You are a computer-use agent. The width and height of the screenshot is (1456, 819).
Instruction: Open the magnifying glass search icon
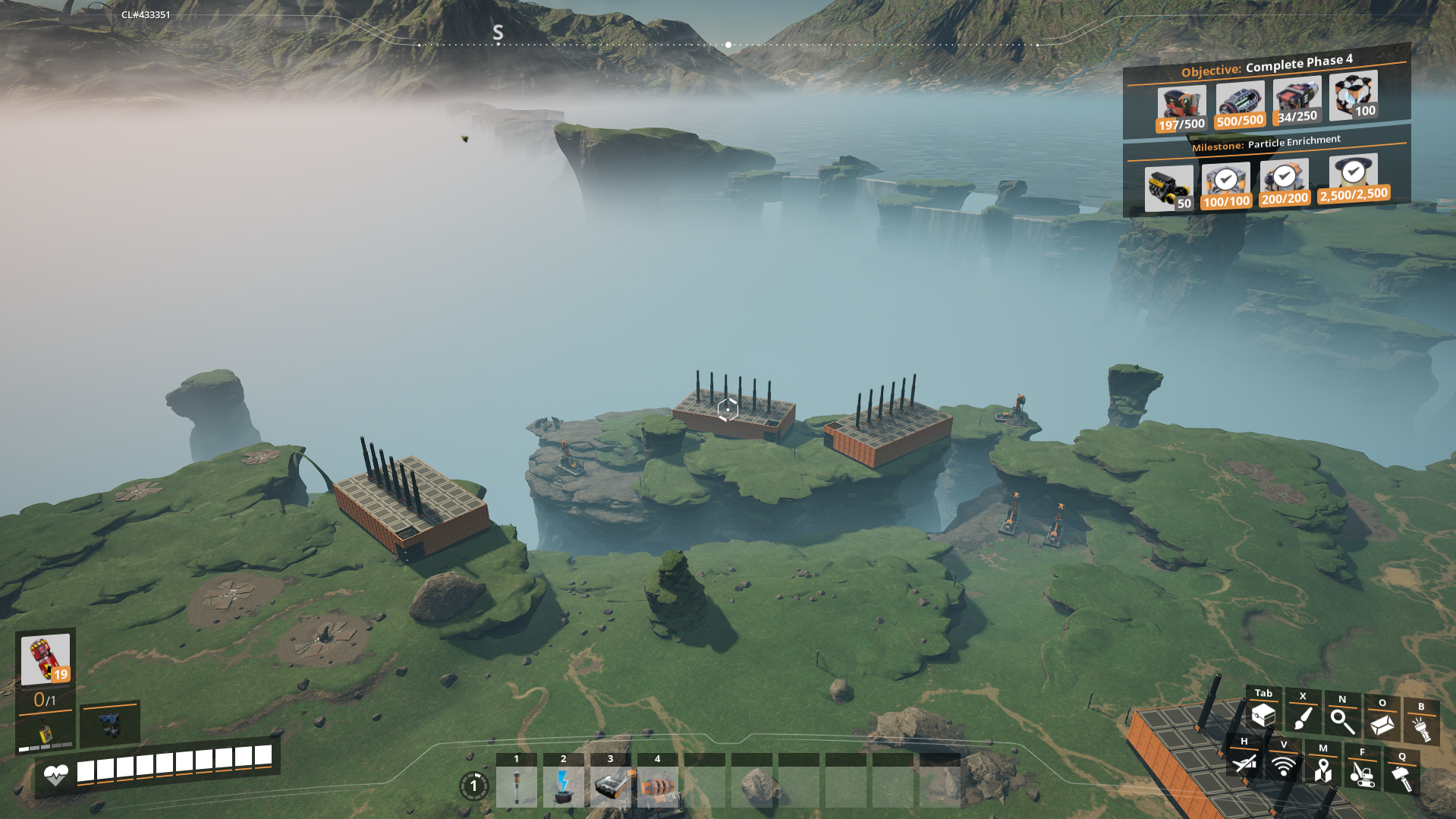pos(1342,721)
